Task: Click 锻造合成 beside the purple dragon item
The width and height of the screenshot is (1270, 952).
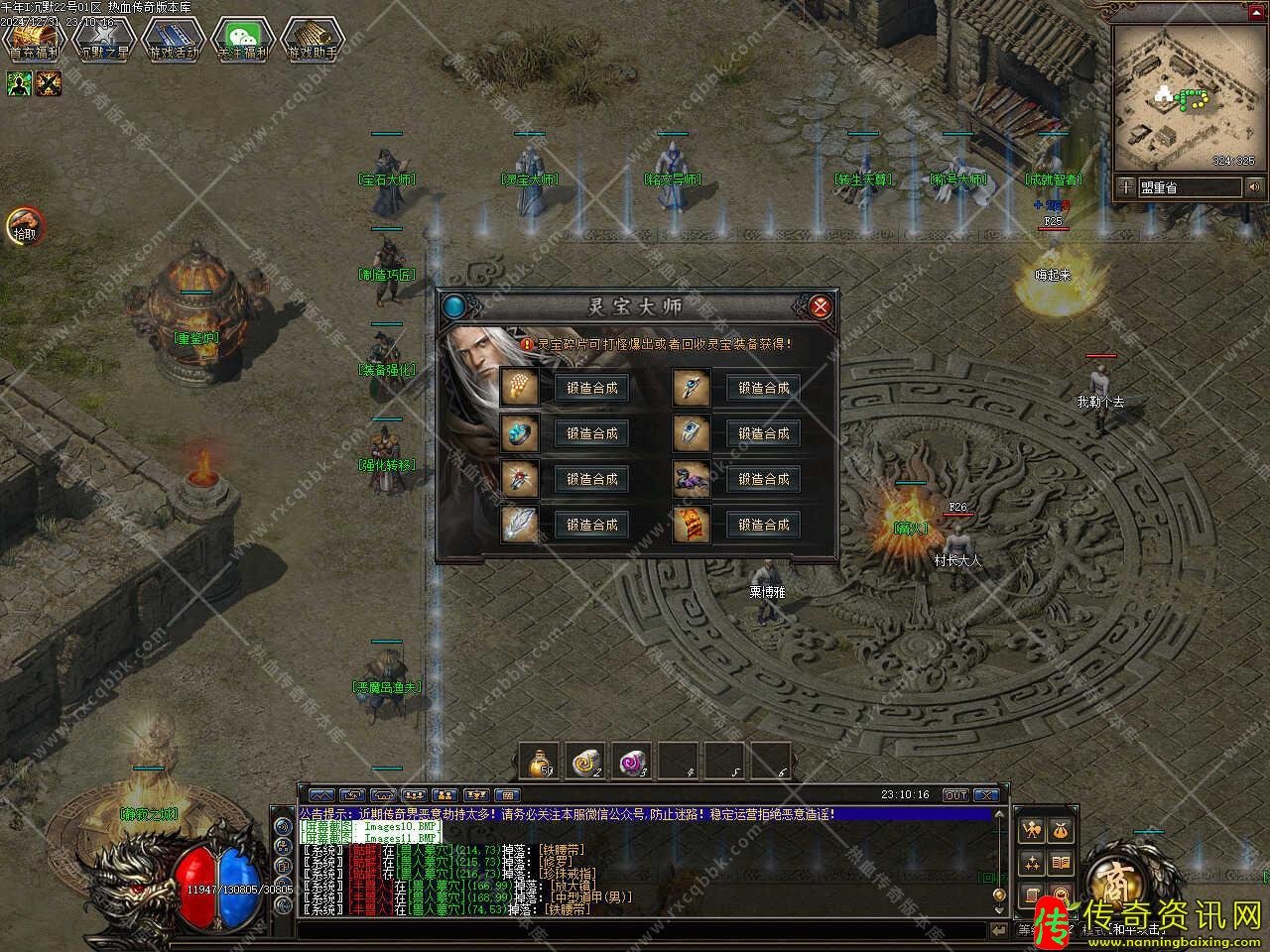Action: [763, 479]
